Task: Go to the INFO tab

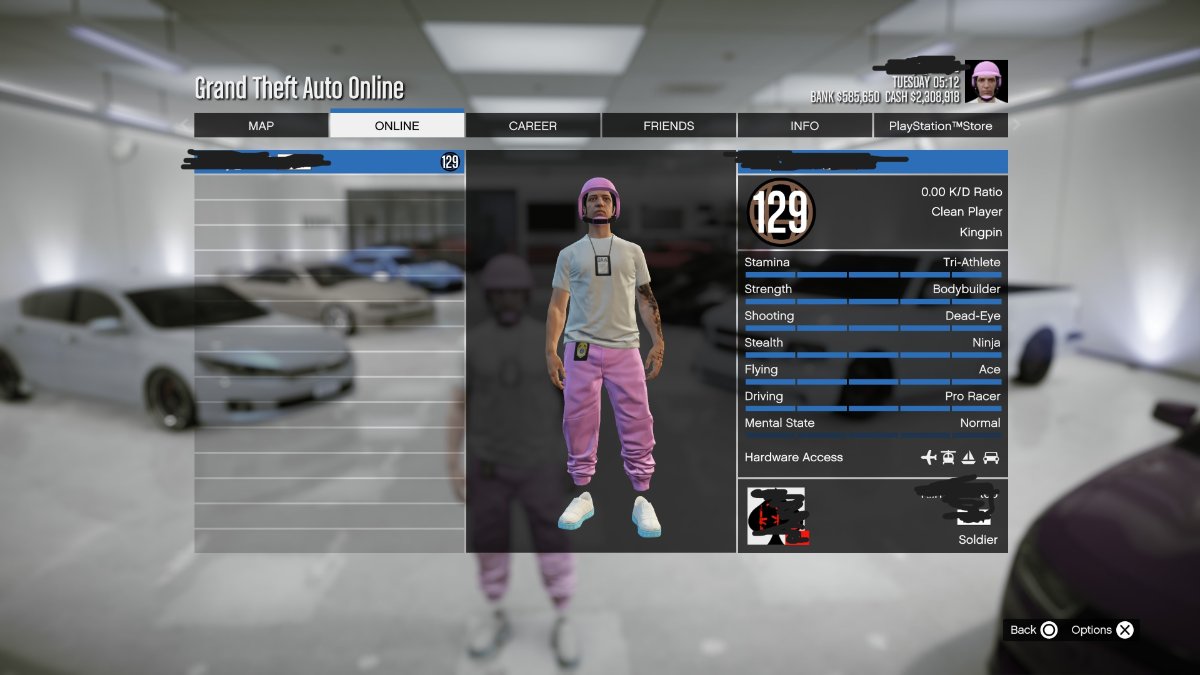Action: coord(804,126)
